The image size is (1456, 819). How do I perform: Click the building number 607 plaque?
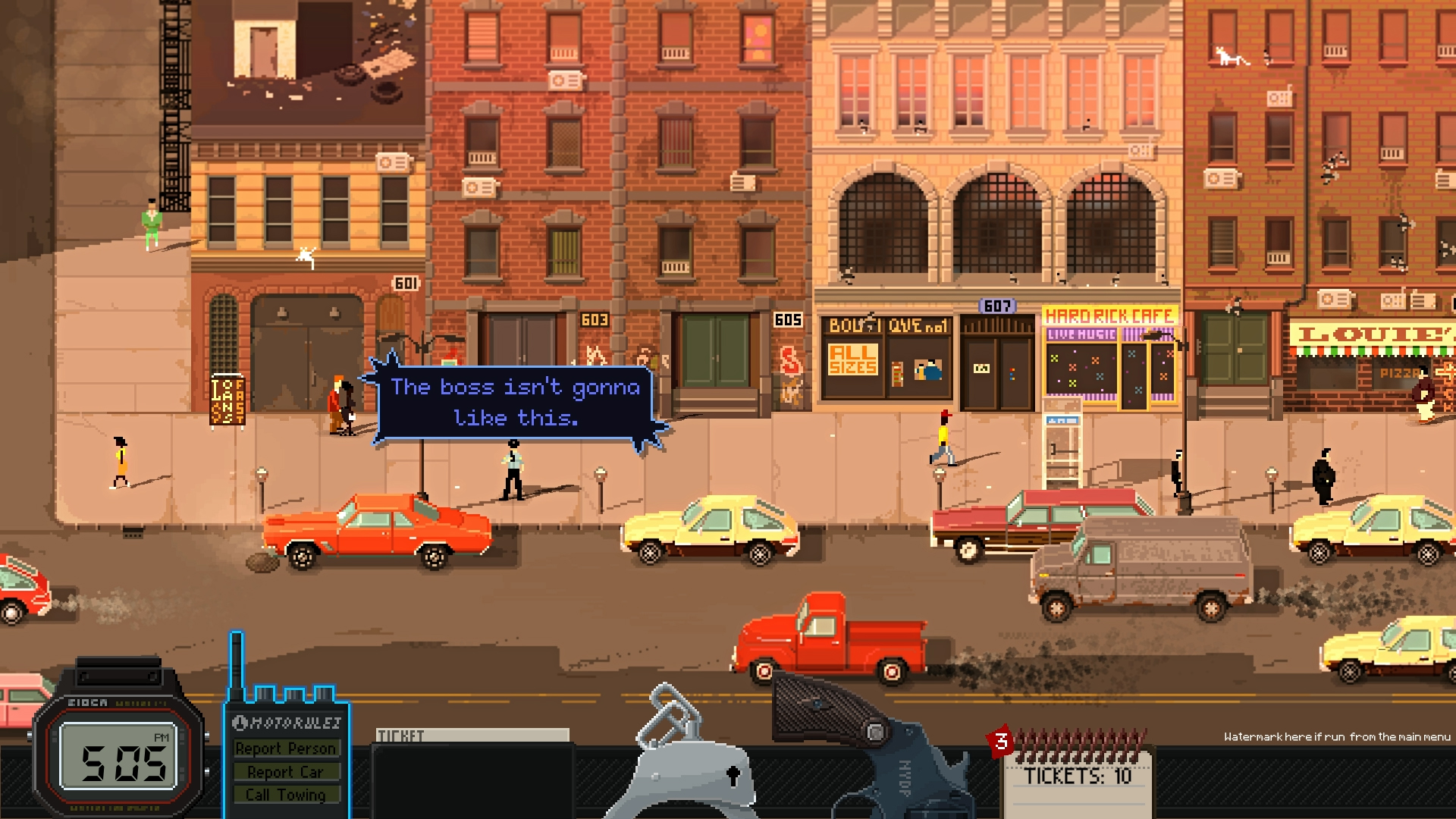point(998,306)
